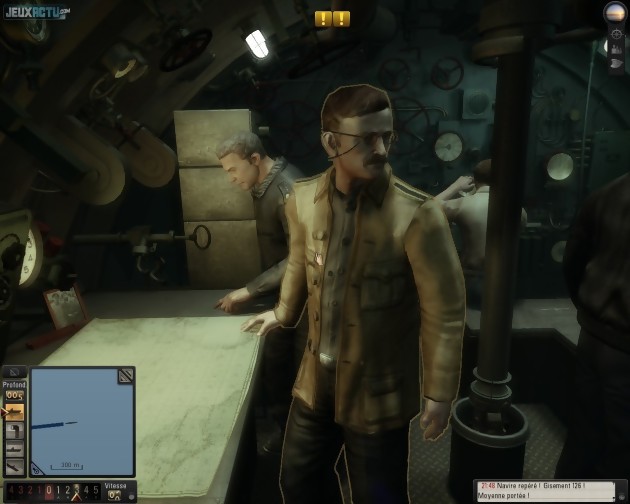Viewport: 630px width, 504px height.
Task: Activate the crash dive icon
Action: coord(15,467)
